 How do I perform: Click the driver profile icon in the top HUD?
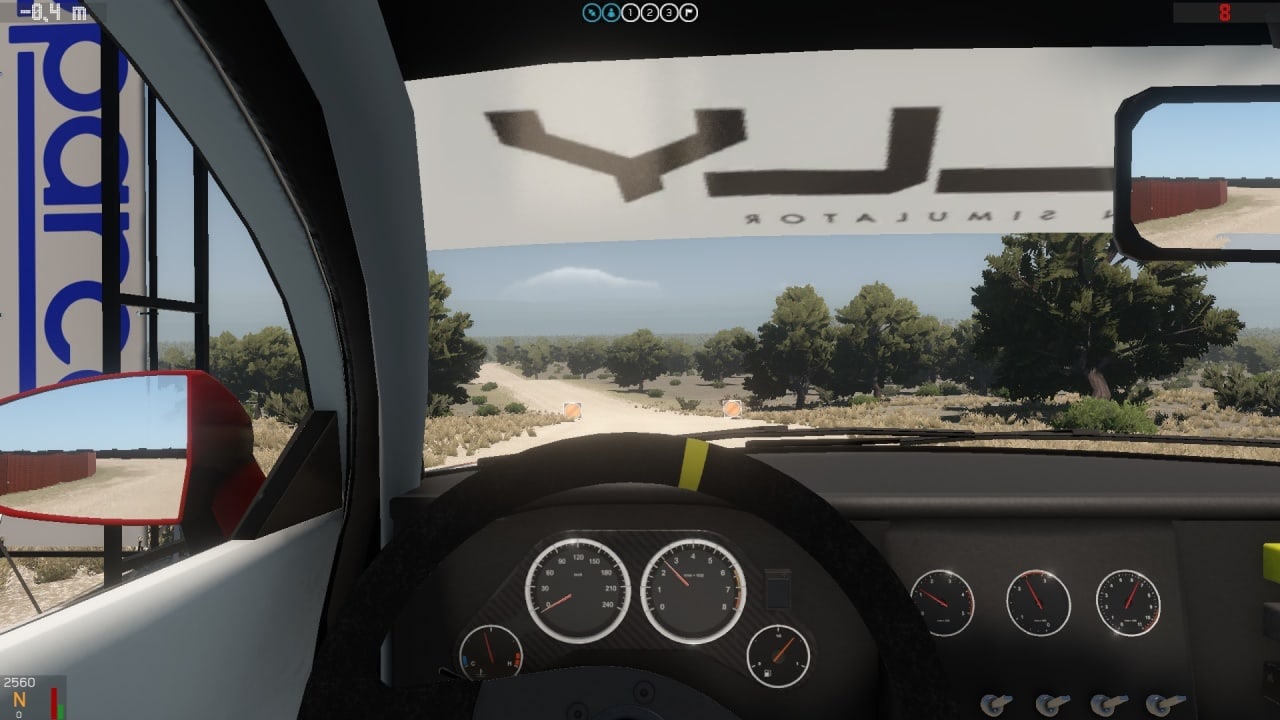609,13
